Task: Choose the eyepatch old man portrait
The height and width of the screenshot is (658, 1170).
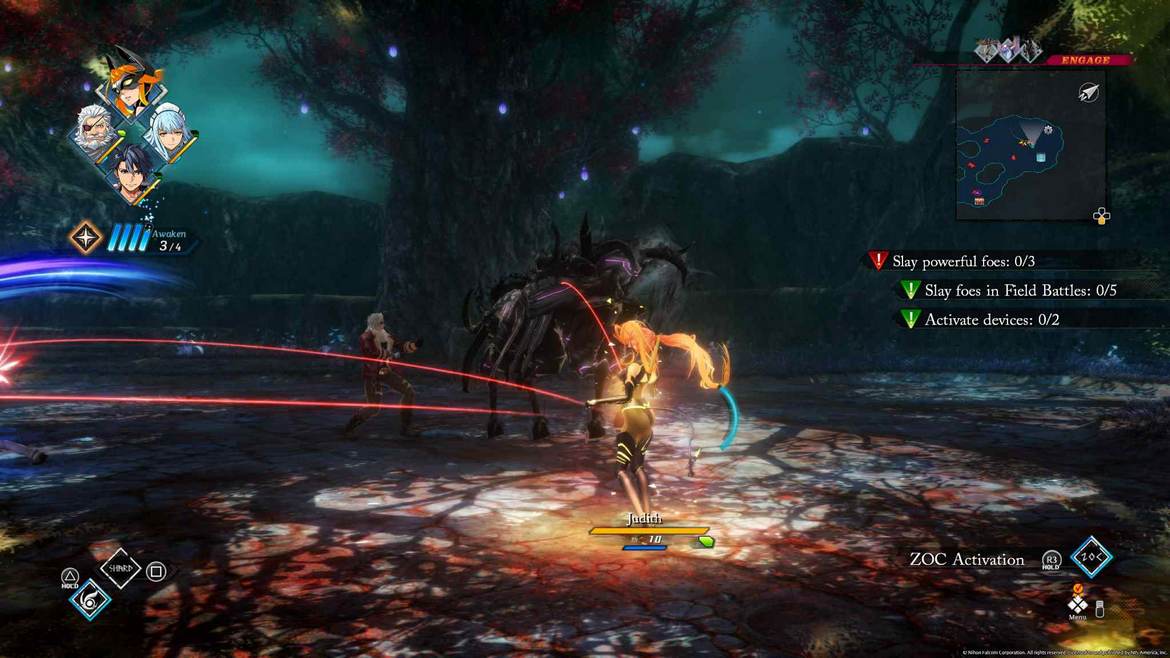Action: coord(96,130)
